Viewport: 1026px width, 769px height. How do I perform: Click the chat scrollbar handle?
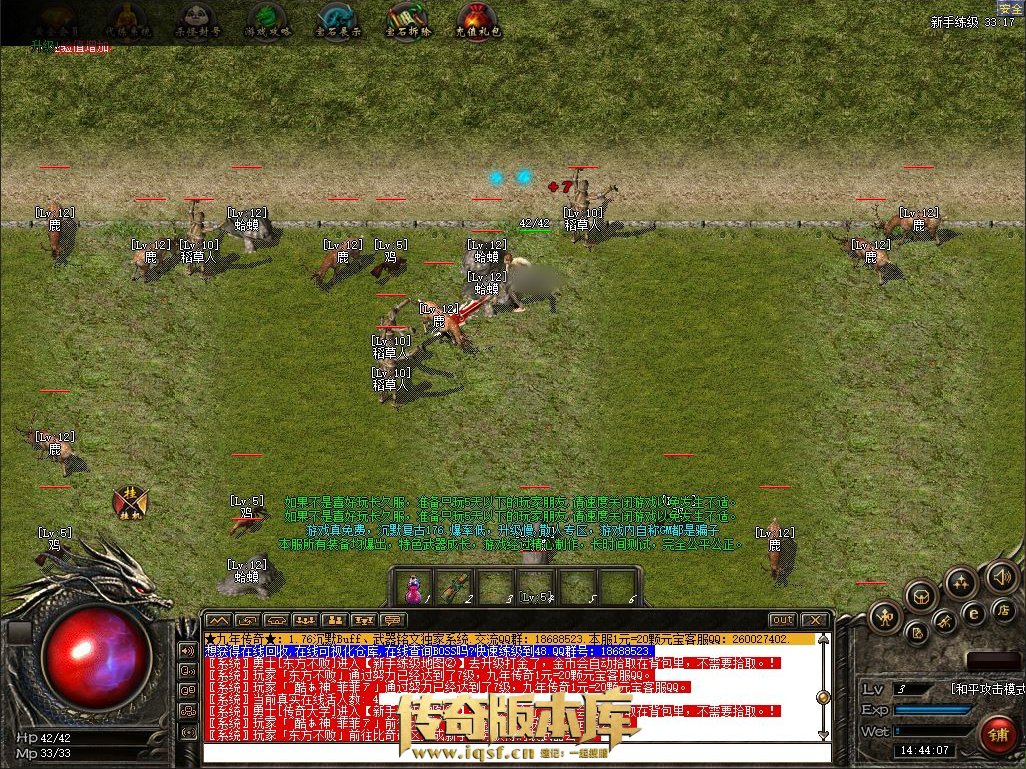pos(823,697)
